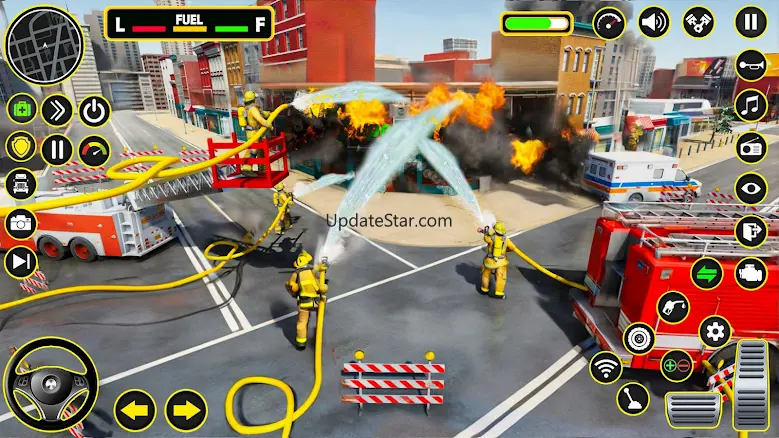The width and height of the screenshot is (779, 438).
Task: Click the eye view button
Action: [750, 188]
